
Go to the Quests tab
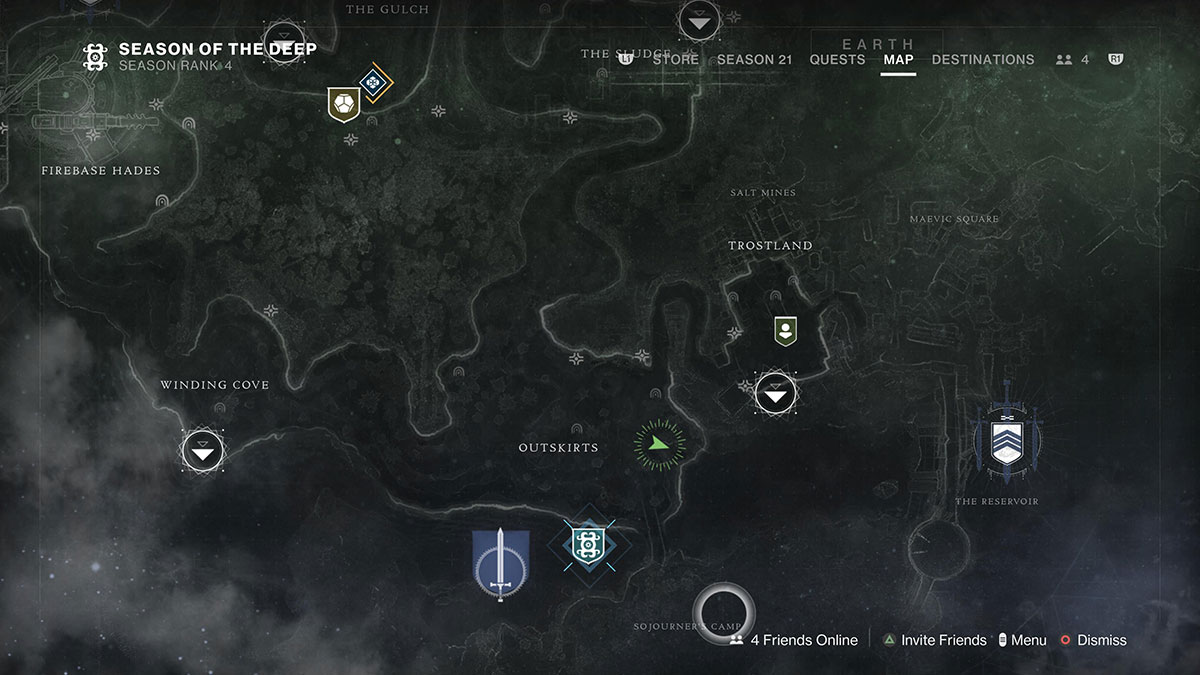[x=837, y=59]
